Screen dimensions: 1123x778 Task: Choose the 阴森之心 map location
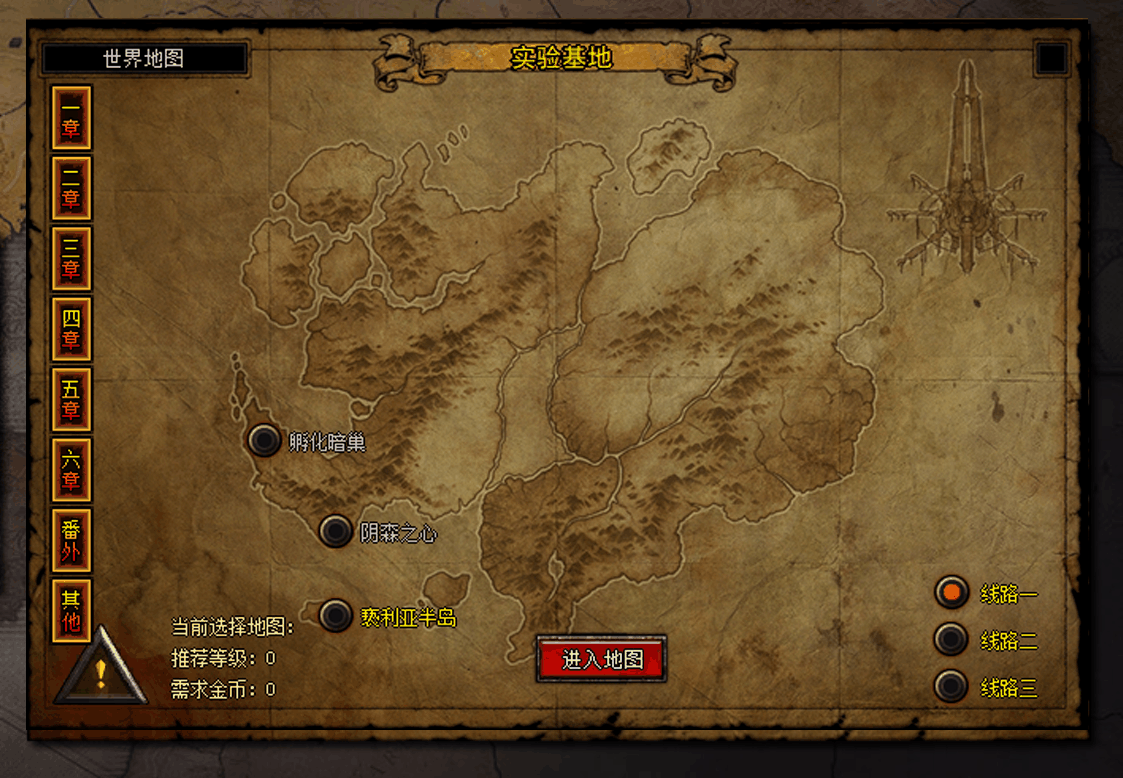335,531
